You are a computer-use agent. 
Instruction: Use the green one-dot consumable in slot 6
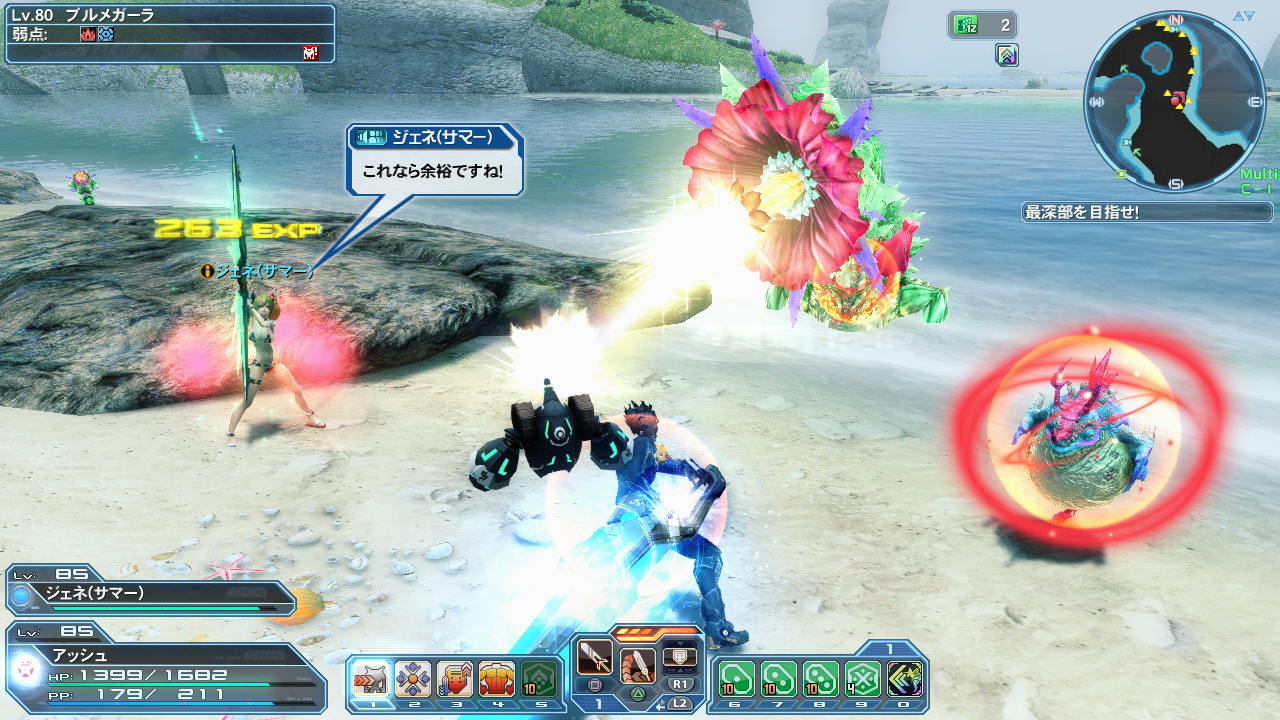[736, 679]
